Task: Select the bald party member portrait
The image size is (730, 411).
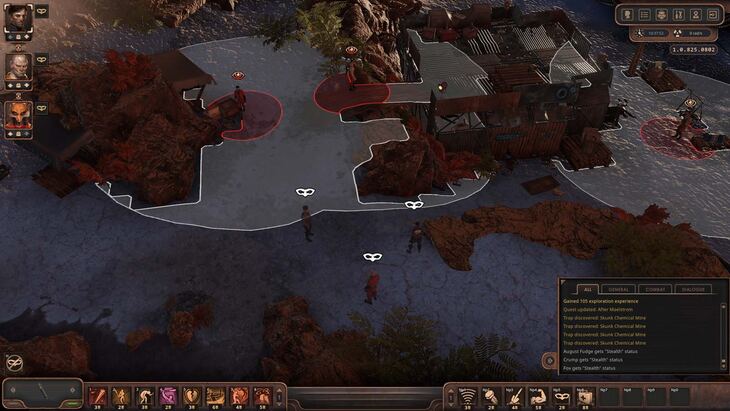Action: pyautogui.click(x=18, y=66)
